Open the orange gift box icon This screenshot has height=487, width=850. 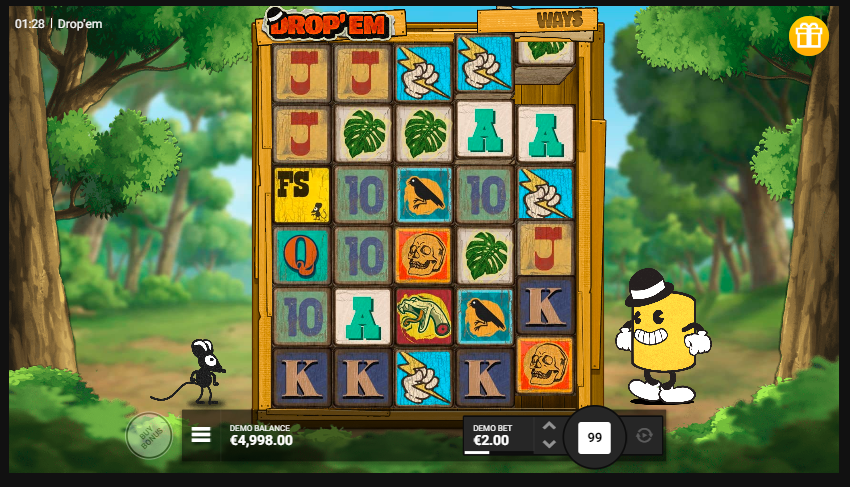[808, 36]
